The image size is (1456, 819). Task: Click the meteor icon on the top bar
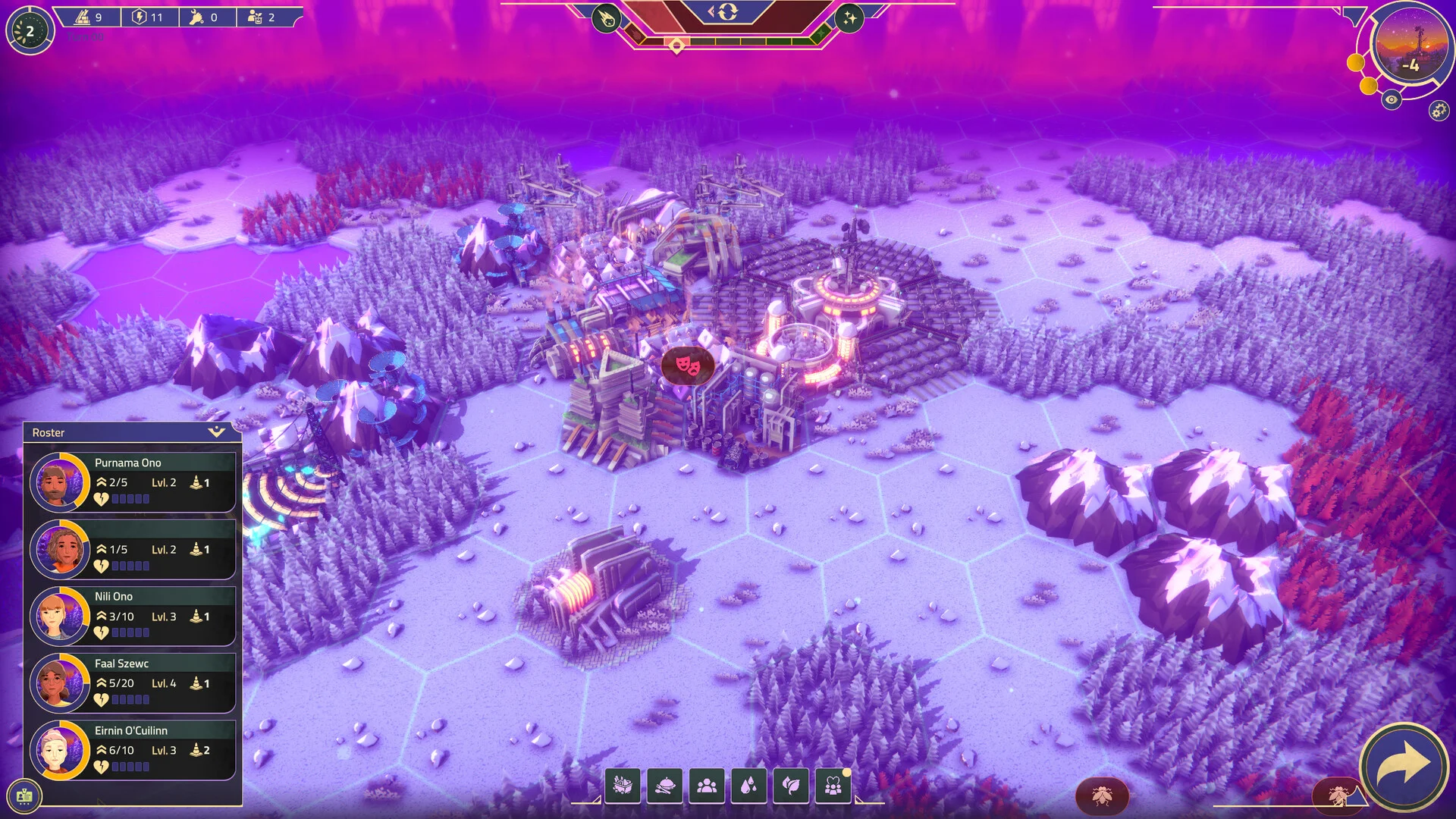tap(607, 18)
